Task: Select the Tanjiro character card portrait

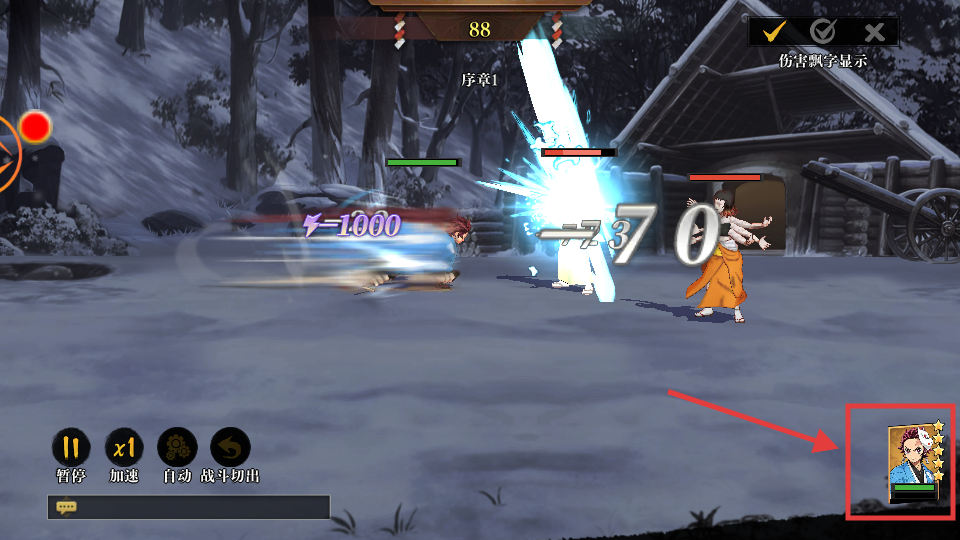Action: 914,463
